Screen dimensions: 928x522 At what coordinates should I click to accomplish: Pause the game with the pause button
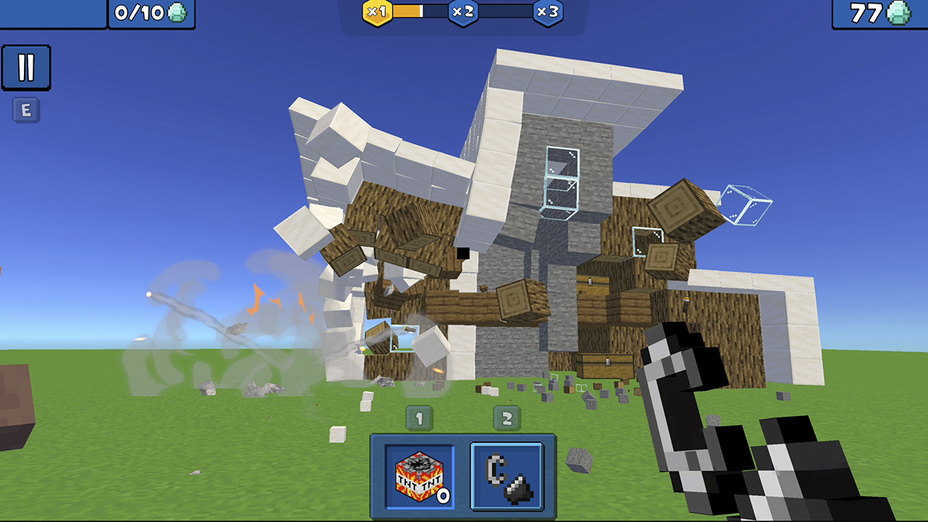click(x=26, y=68)
